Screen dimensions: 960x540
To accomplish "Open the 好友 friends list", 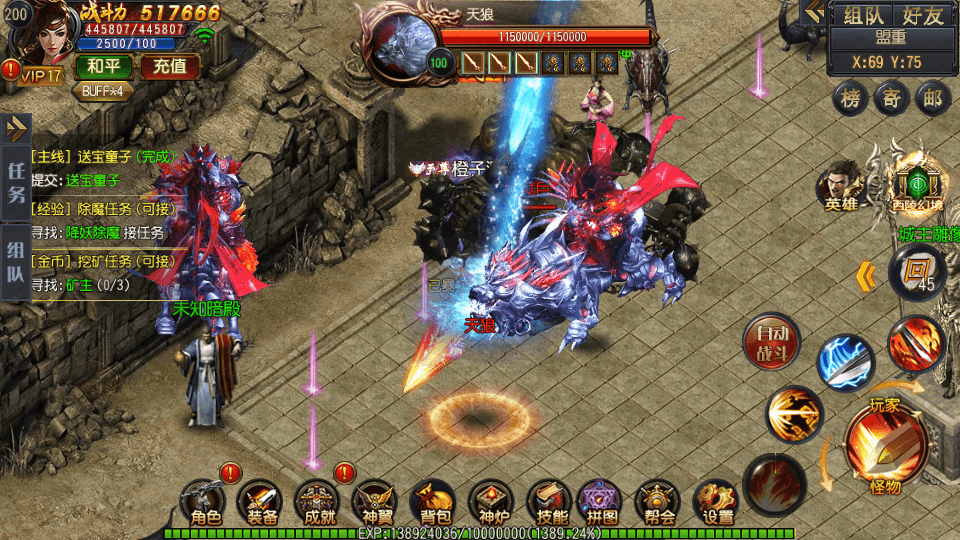I will tap(922, 16).
